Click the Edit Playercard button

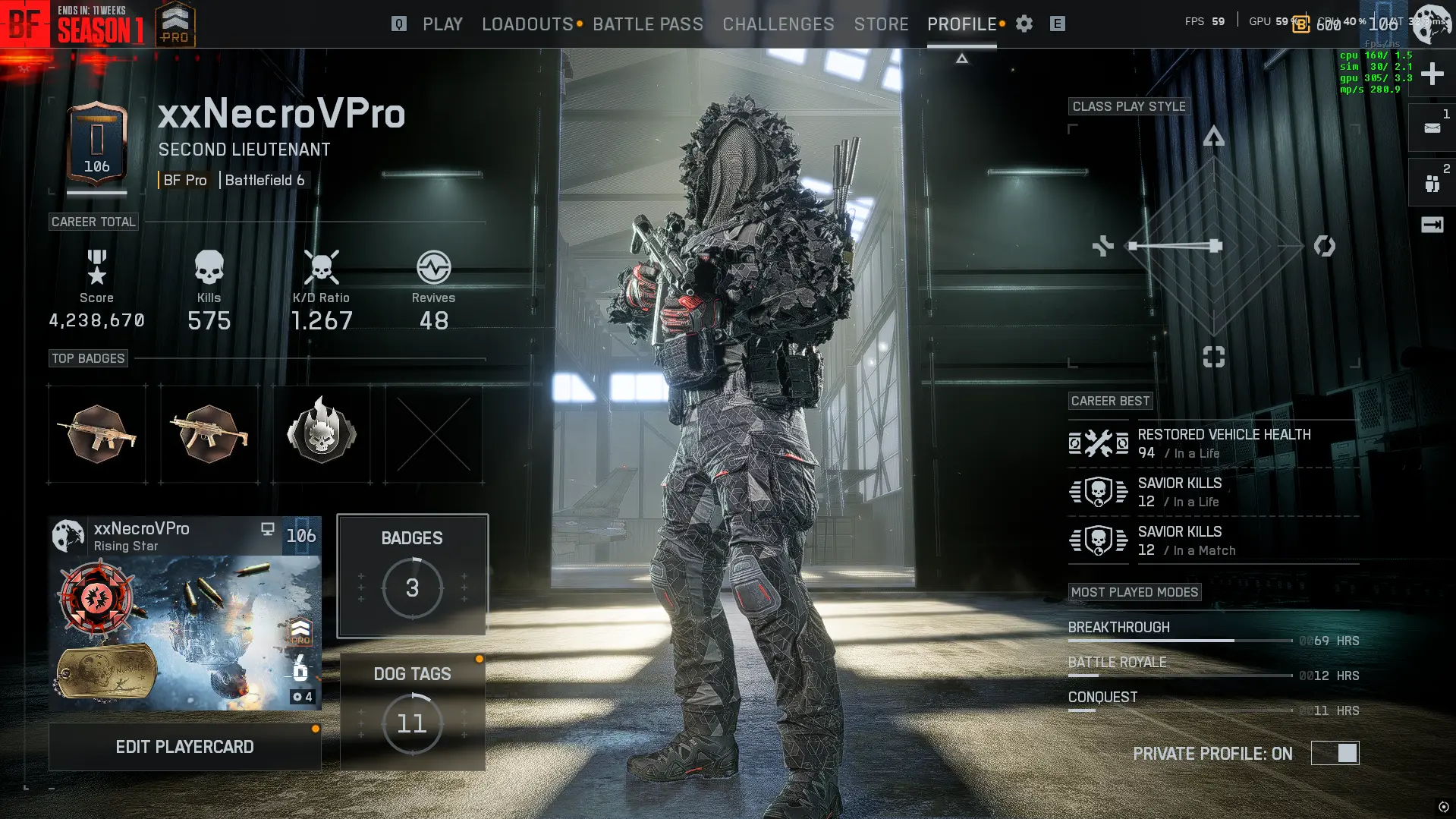coord(184,747)
